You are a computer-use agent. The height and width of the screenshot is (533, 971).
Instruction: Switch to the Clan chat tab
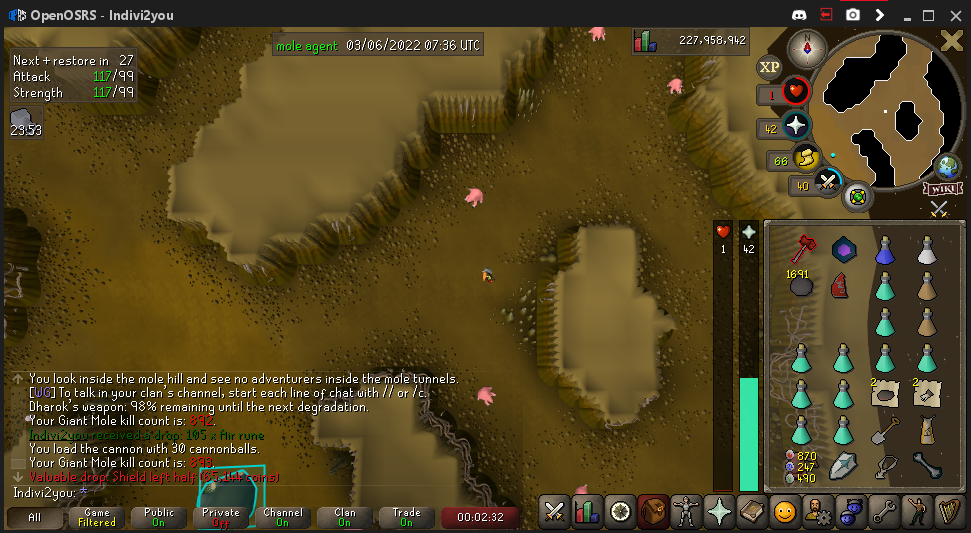coord(345,518)
